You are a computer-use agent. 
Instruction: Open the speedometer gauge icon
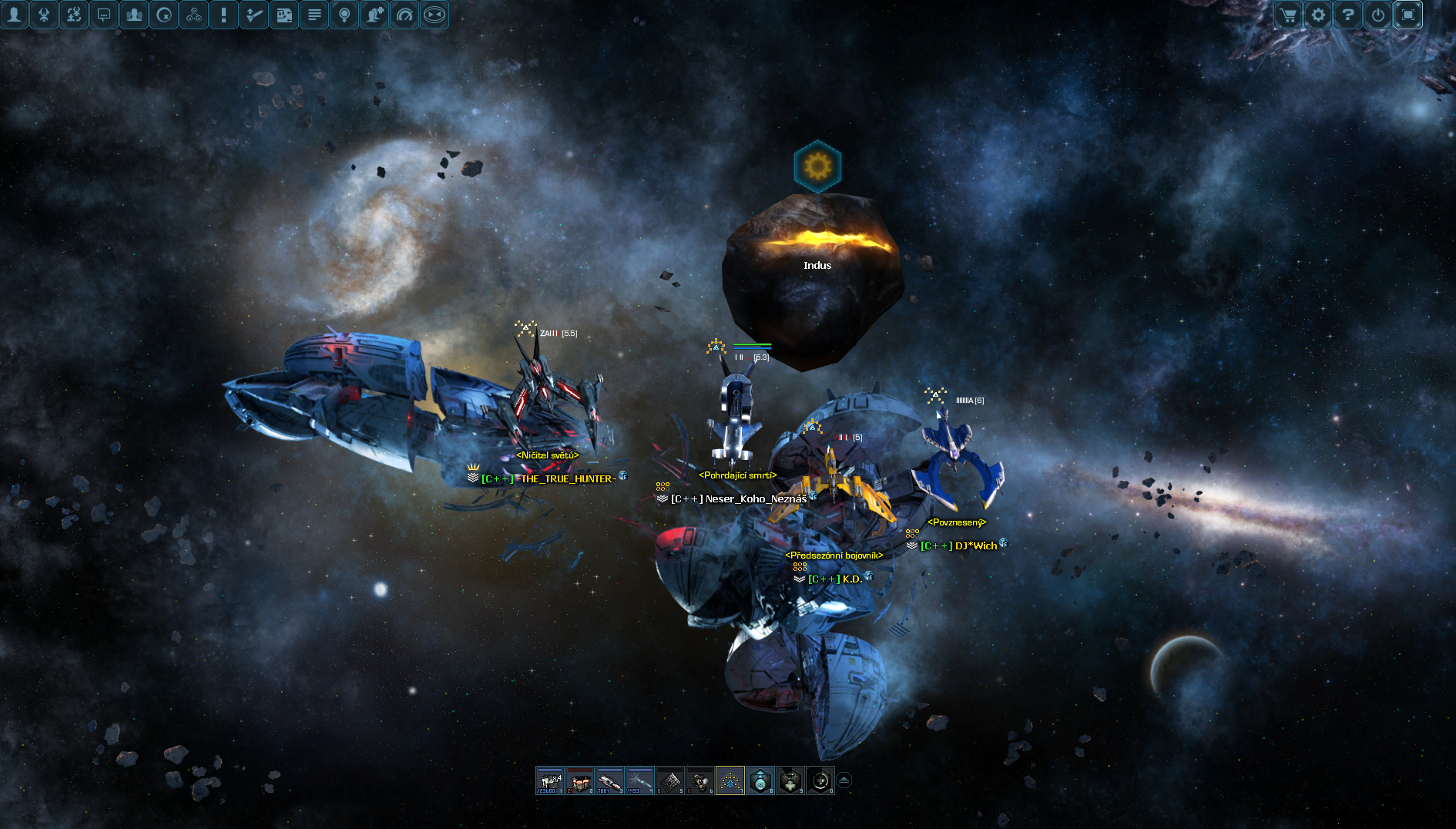tap(404, 15)
